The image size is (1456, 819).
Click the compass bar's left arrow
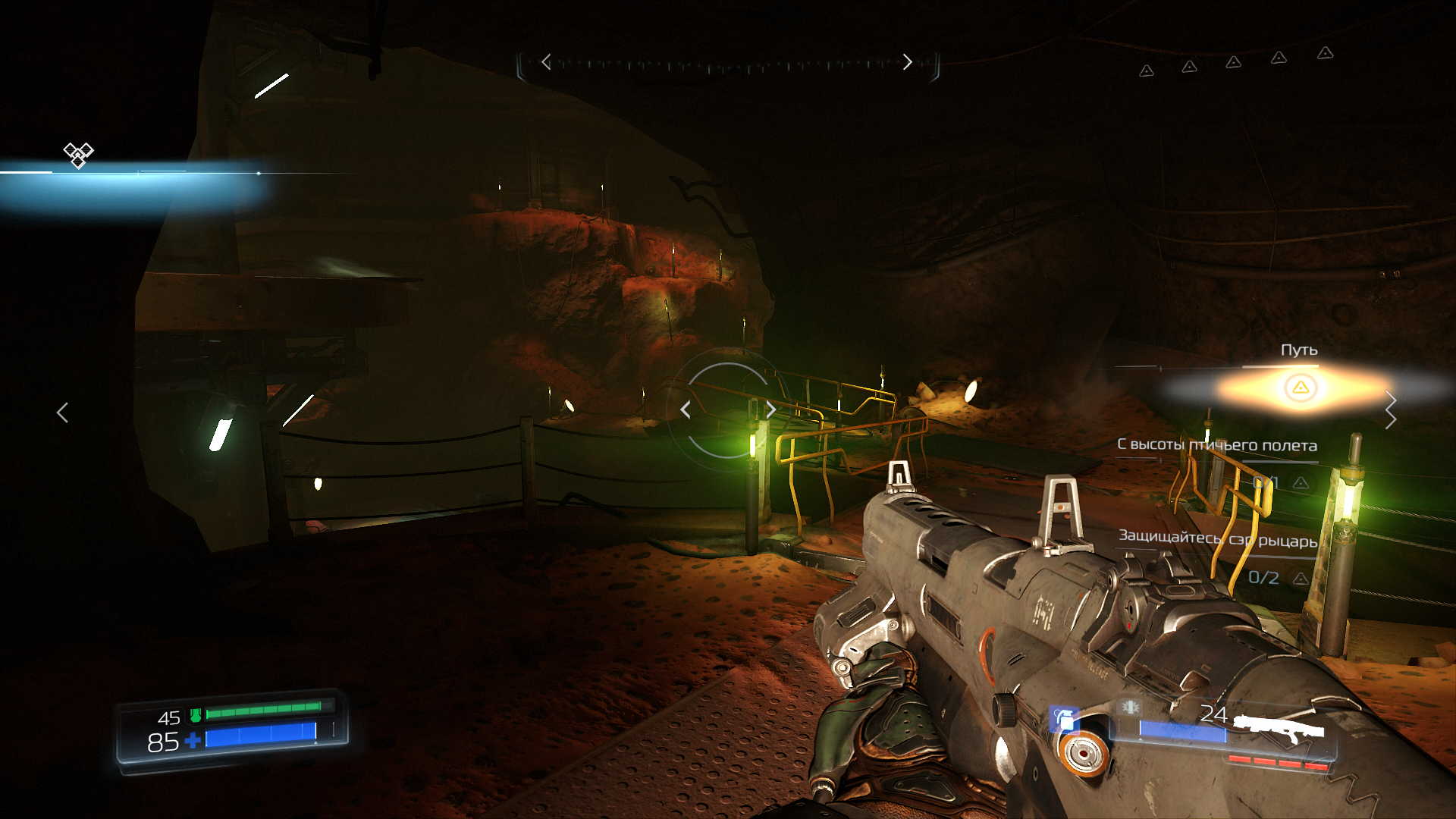point(546,62)
